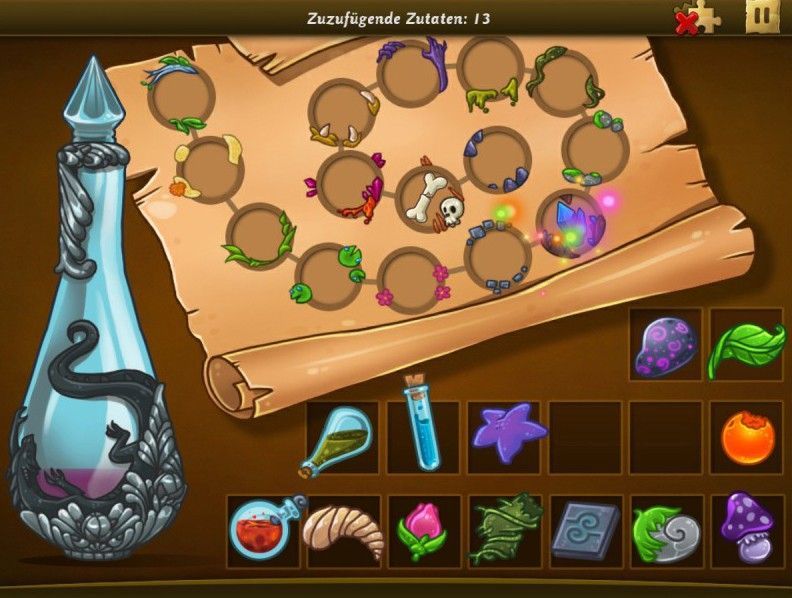The image size is (792, 598).
Task: Click the recipe slot with pink flowers
Action: coord(410,277)
